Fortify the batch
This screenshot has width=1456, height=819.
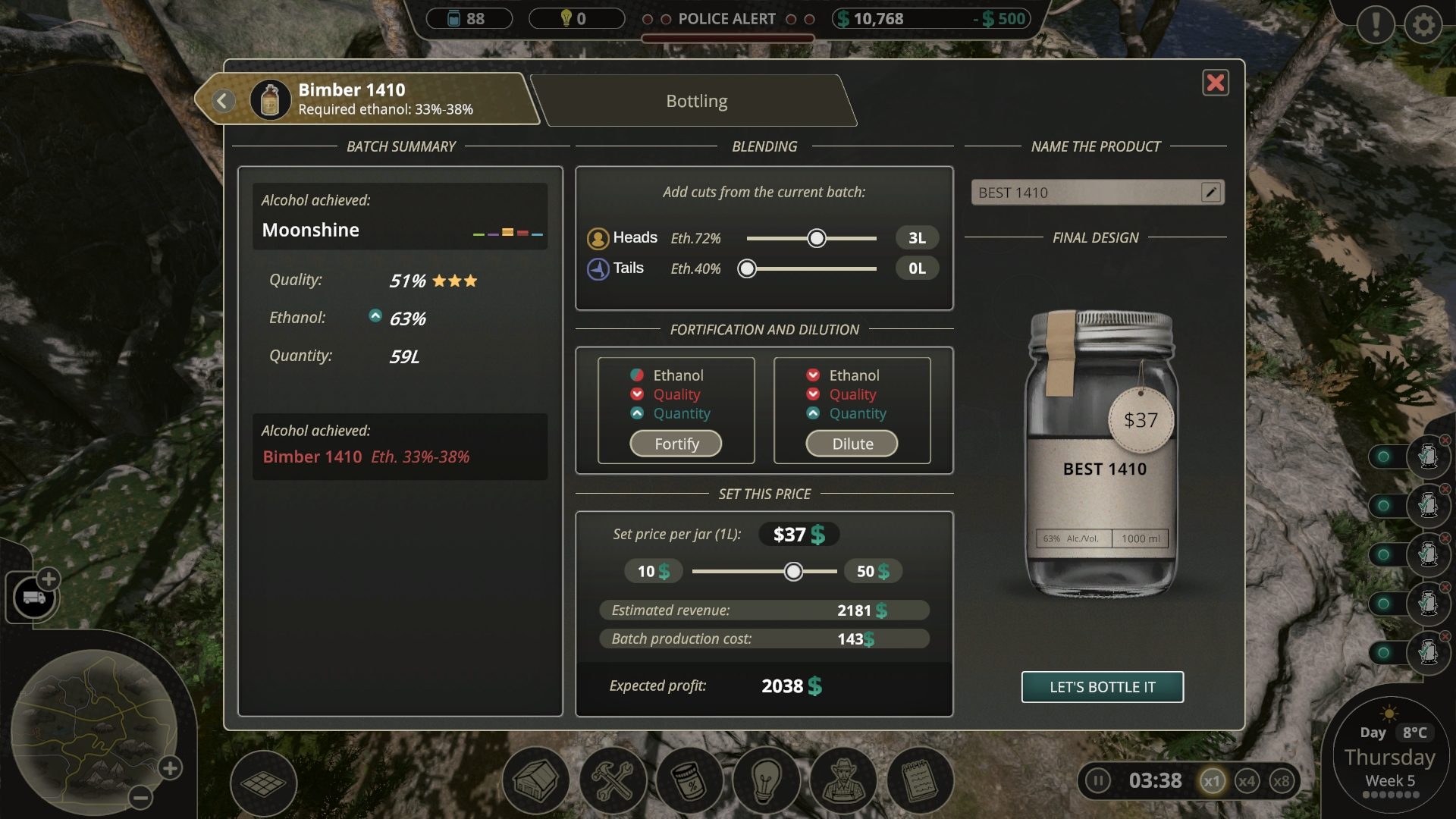(x=676, y=444)
